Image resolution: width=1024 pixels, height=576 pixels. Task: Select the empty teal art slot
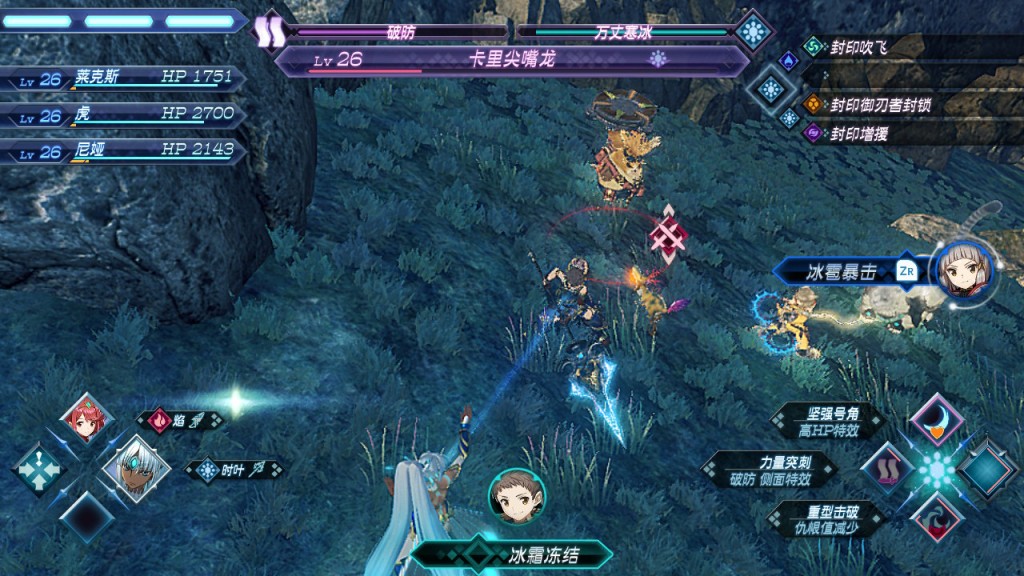[986, 468]
